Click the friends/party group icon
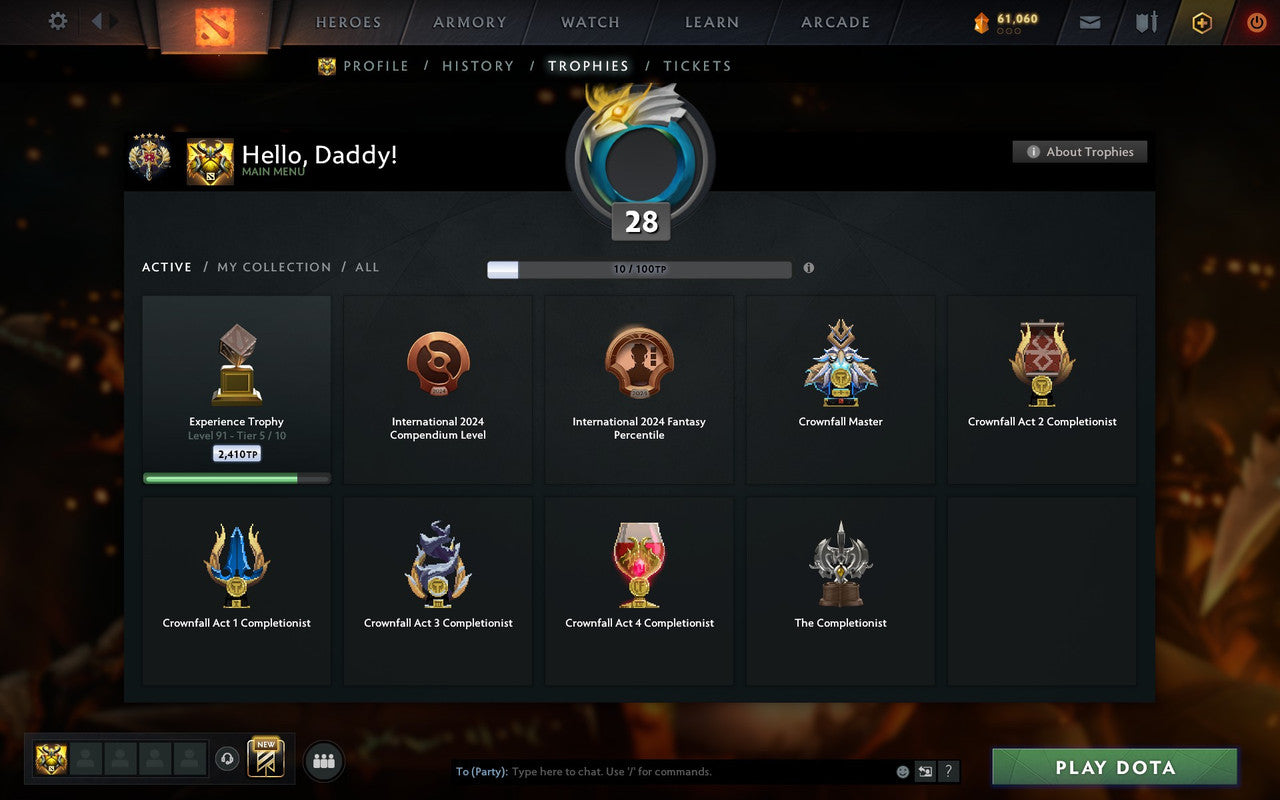Viewport: 1280px width, 800px height. click(x=323, y=760)
